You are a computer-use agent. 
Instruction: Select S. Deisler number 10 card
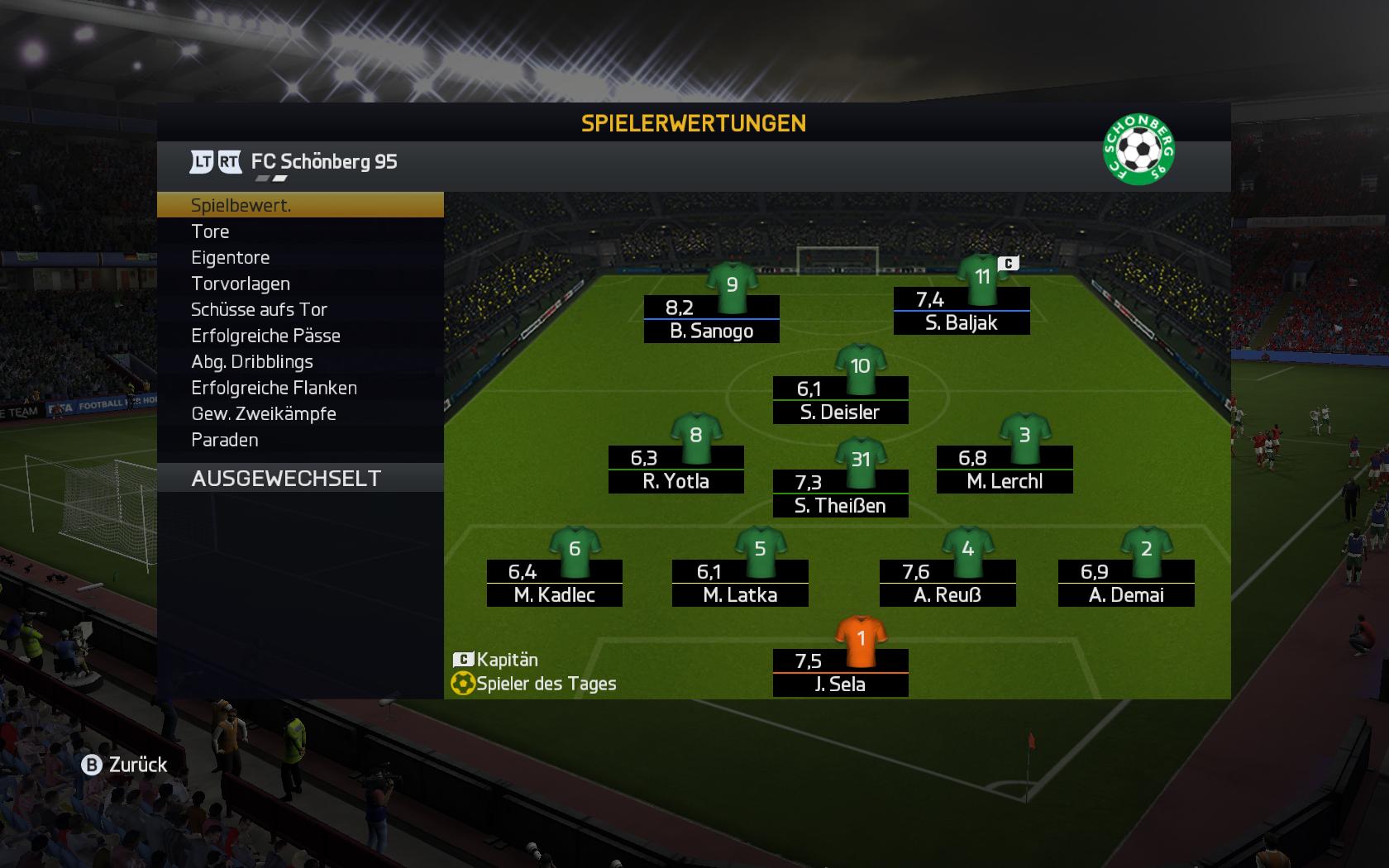click(840, 400)
